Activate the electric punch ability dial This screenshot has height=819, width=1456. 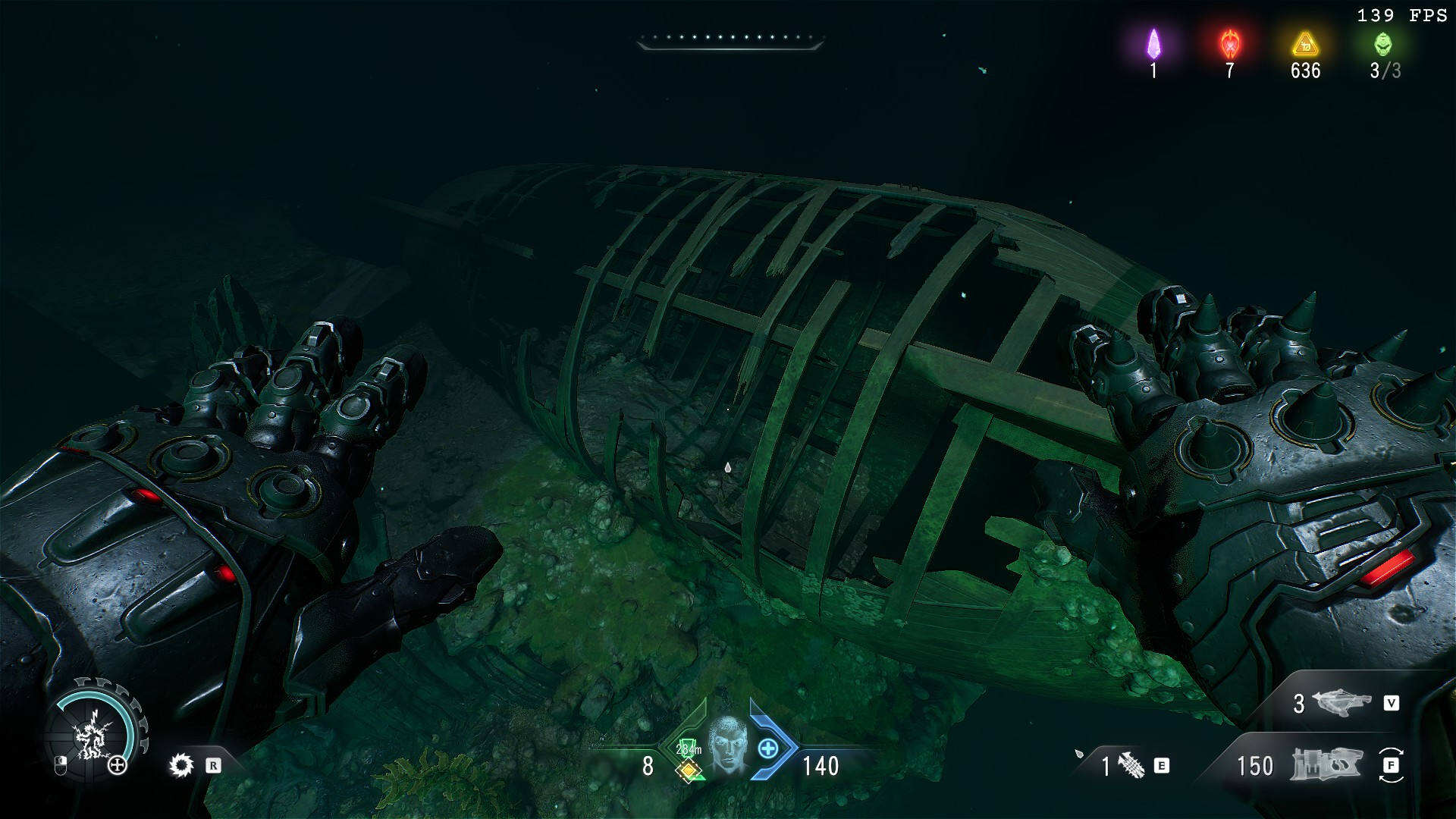click(x=93, y=733)
